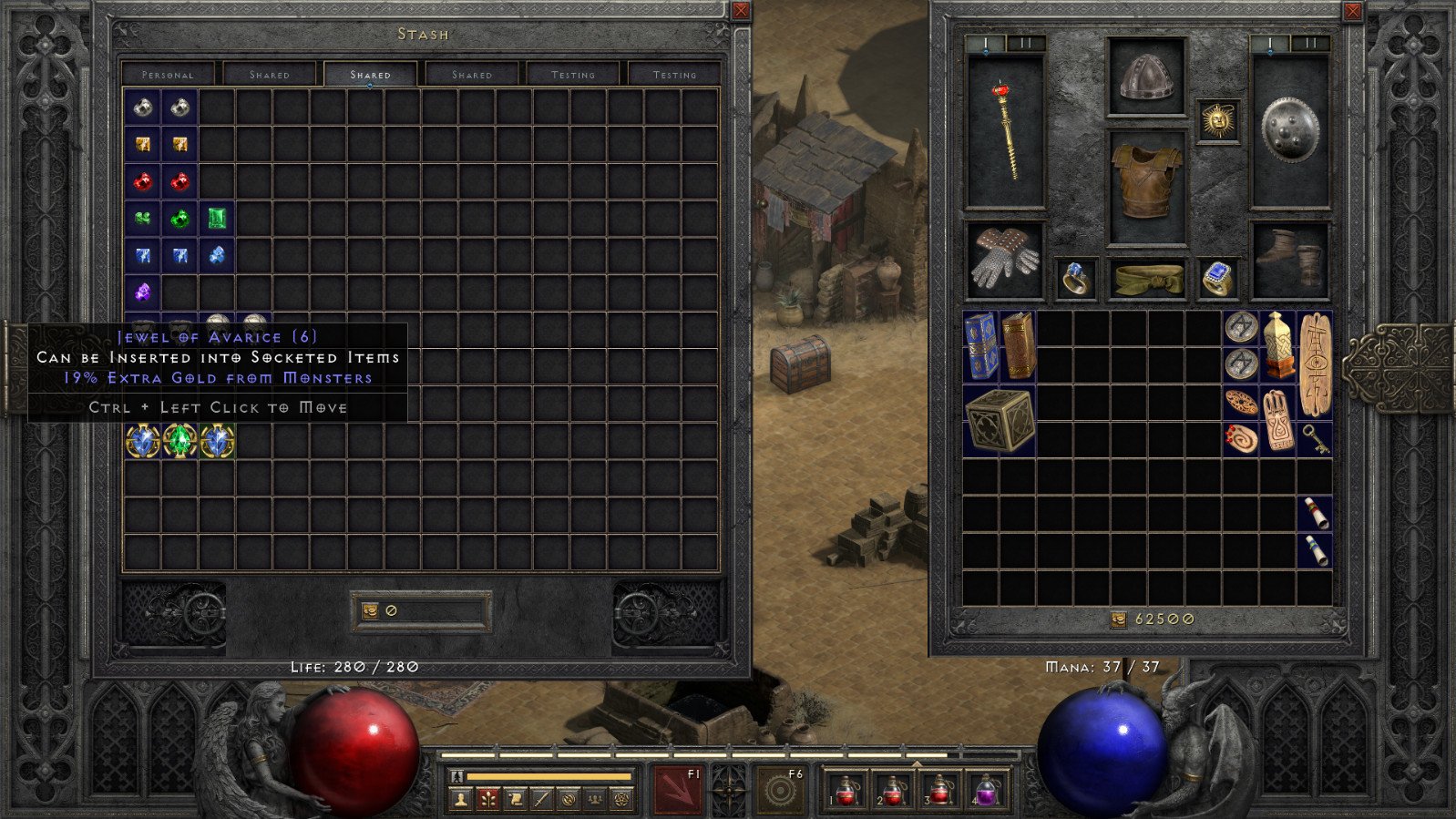
Task: Open the character screen portrait icon
Action: [x=460, y=799]
